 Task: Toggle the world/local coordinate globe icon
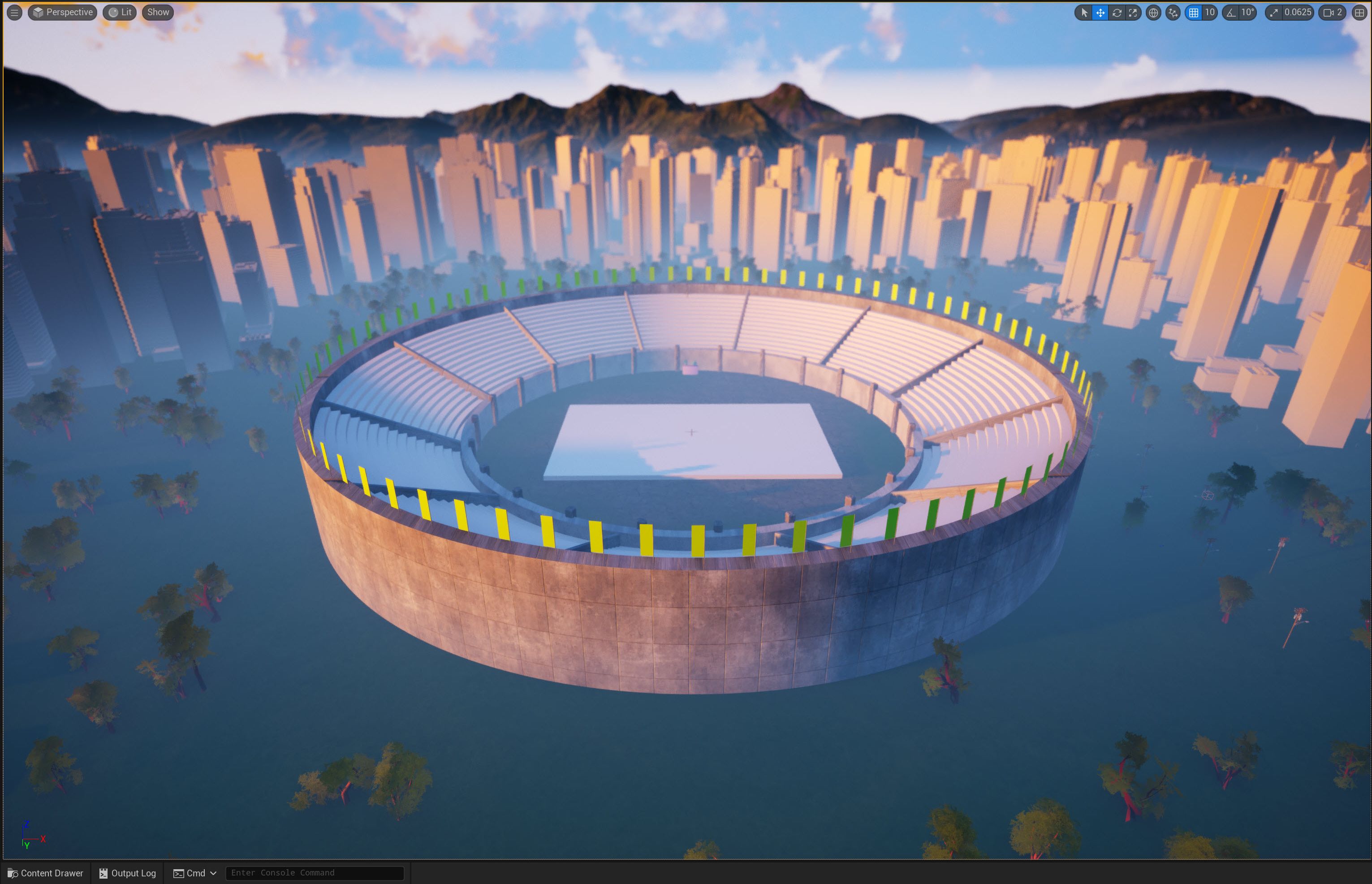pos(1153,12)
